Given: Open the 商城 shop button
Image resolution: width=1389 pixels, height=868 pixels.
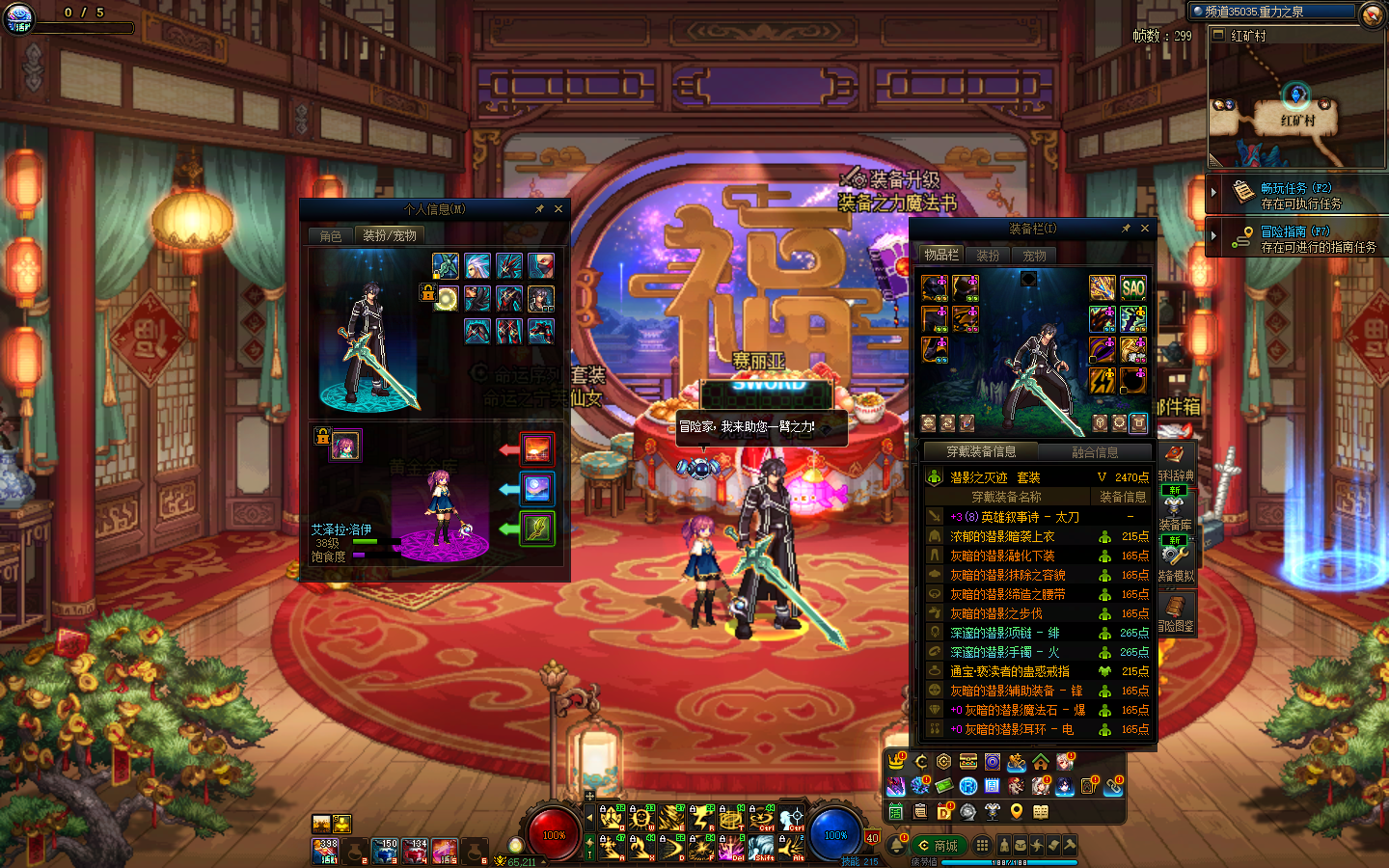Looking at the screenshot, I should [x=938, y=846].
